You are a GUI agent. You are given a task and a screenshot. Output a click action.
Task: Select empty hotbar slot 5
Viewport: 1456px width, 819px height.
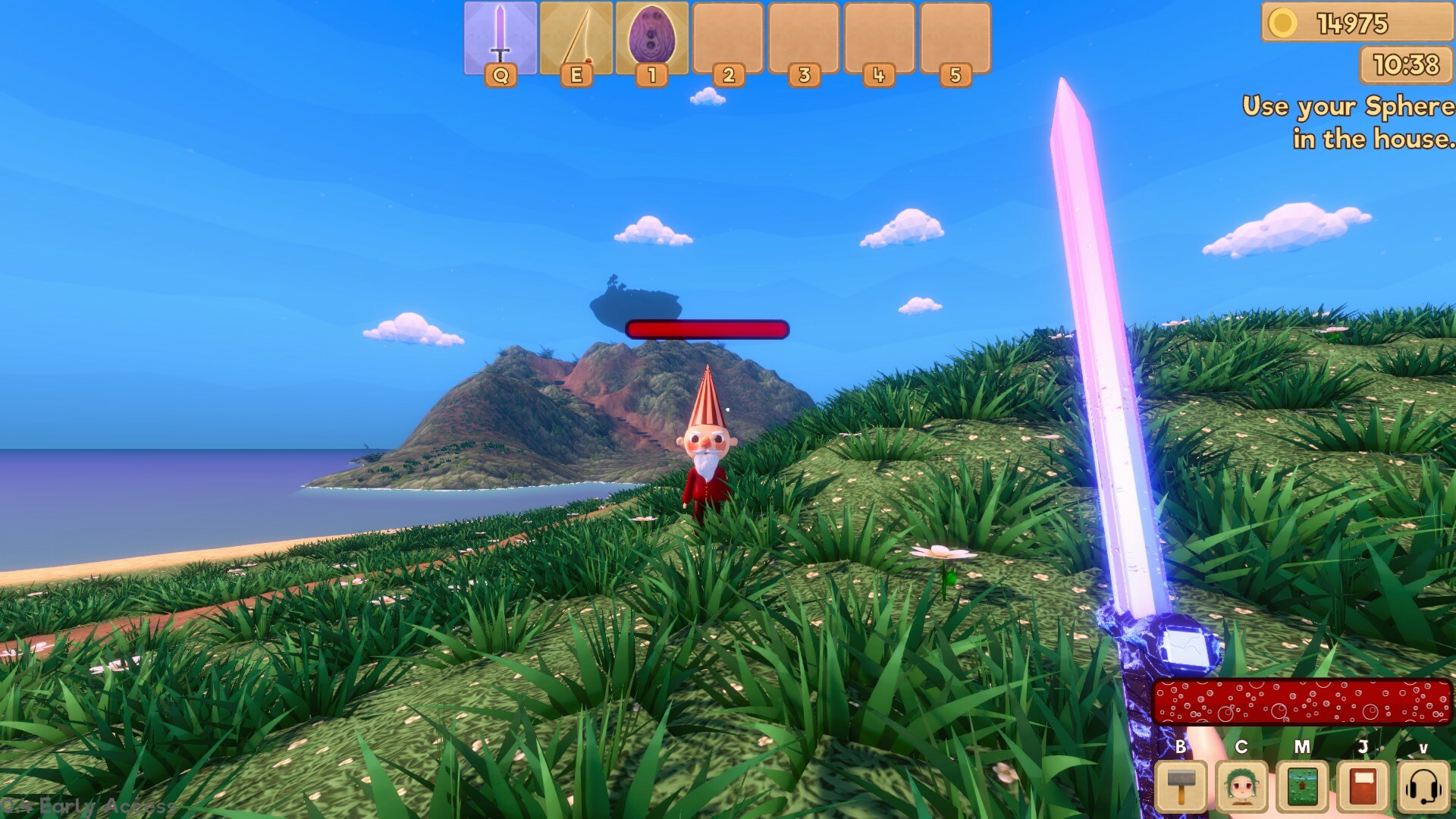(952, 38)
